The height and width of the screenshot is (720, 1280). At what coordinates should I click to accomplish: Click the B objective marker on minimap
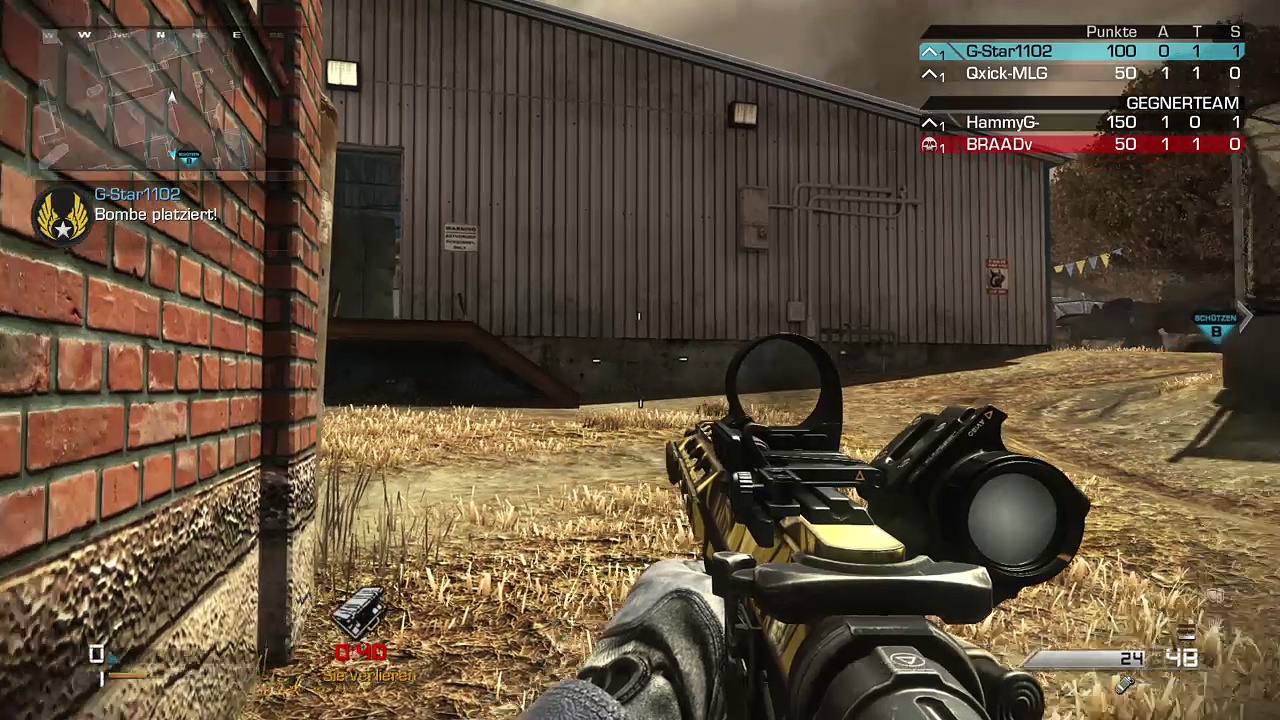pos(187,157)
